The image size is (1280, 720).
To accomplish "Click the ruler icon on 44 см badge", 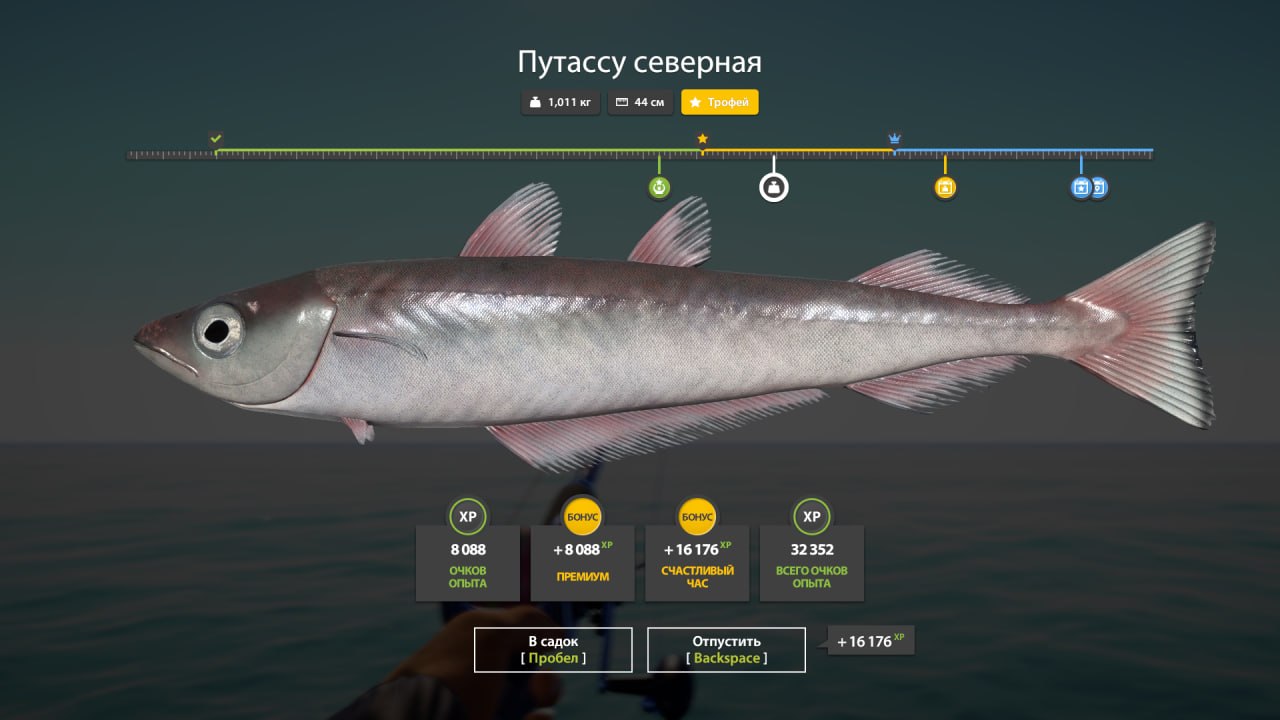I will coord(622,102).
